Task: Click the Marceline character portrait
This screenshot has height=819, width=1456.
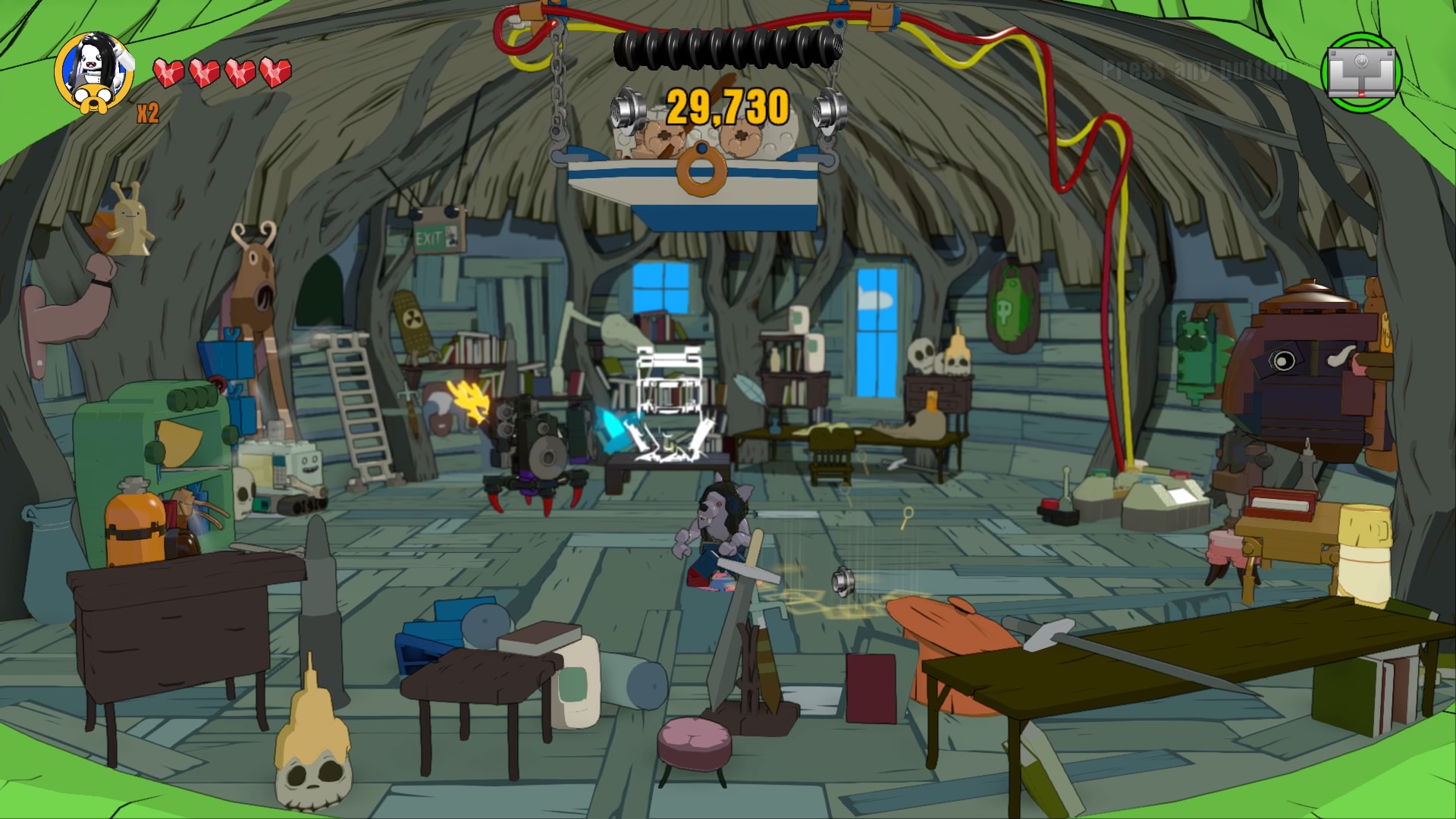Action: pos(94,71)
